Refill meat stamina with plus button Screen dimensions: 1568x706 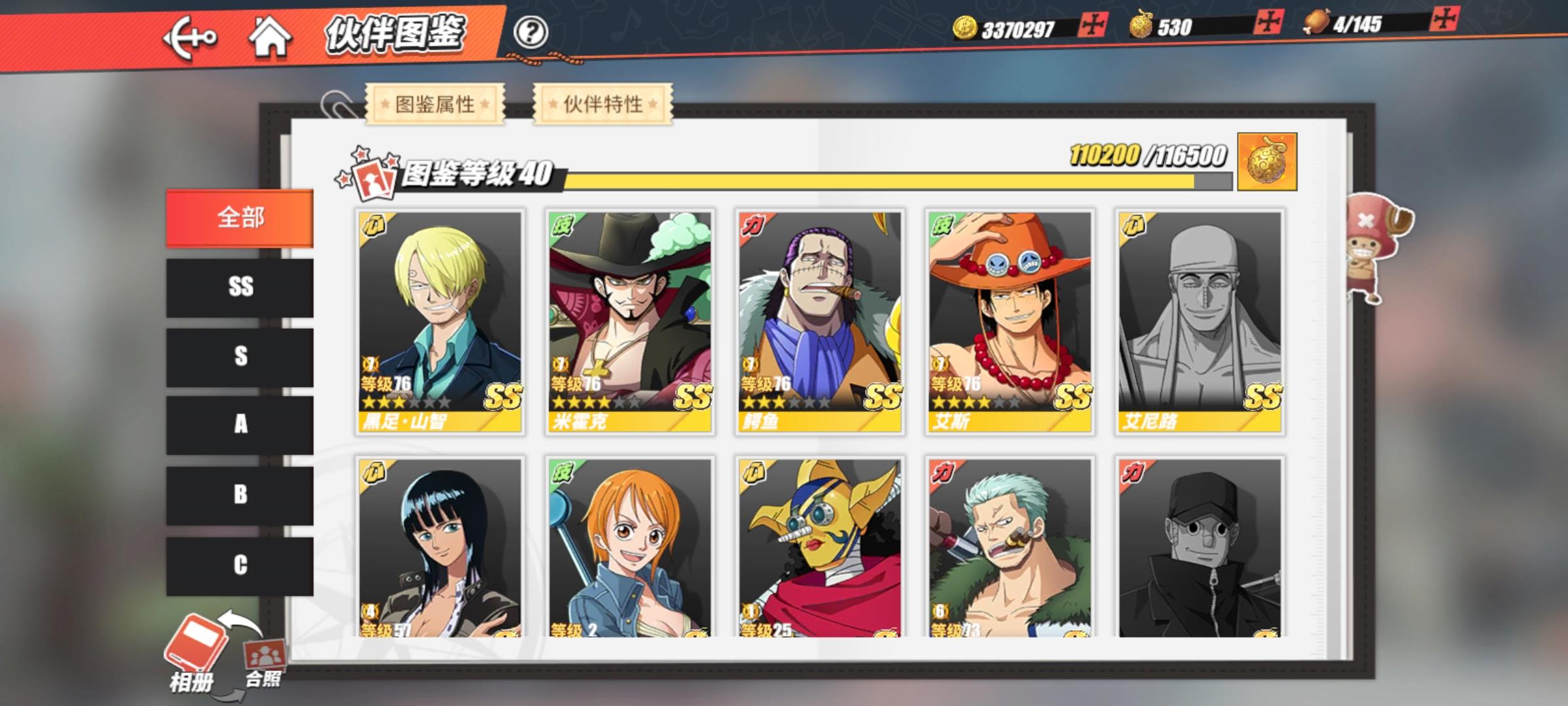(1443, 19)
